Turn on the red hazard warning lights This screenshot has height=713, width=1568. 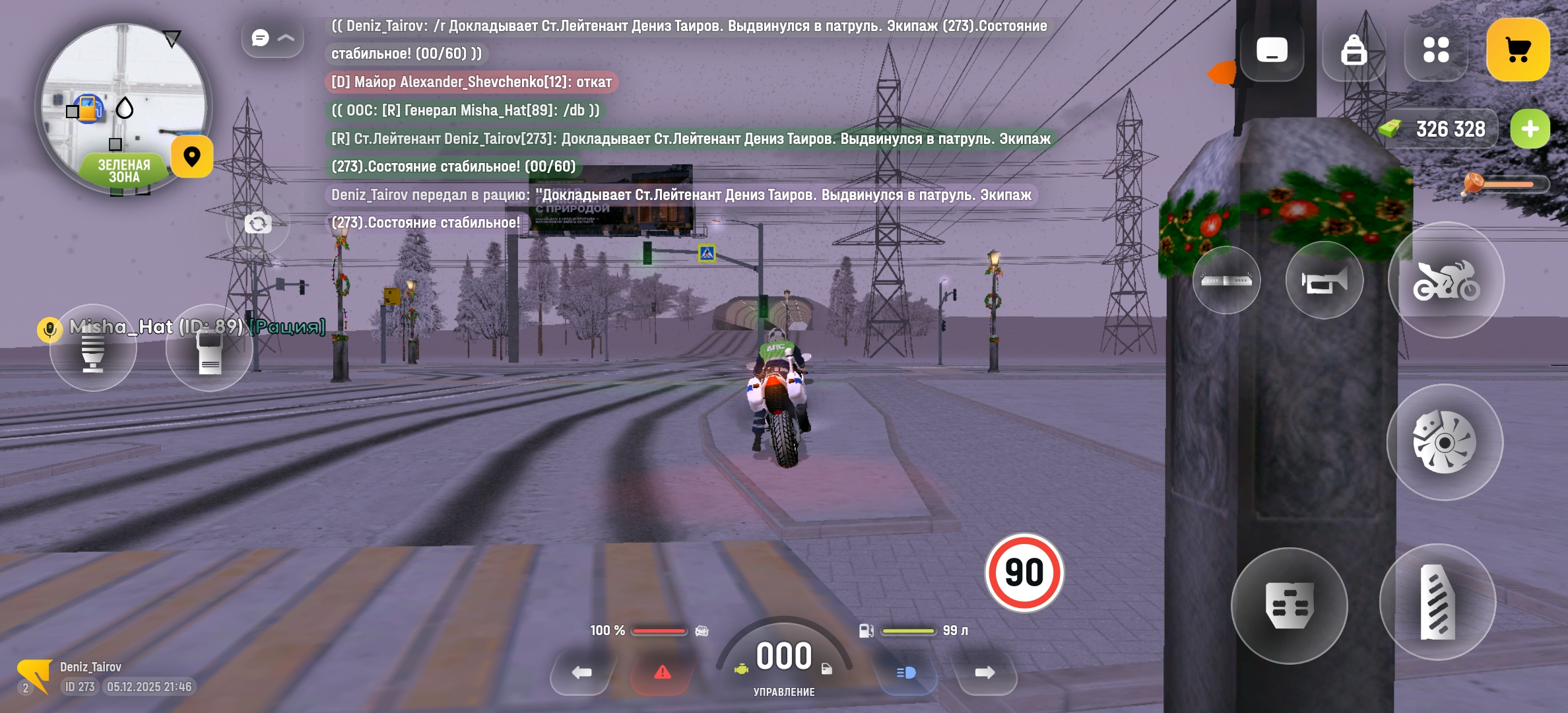click(662, 673)
